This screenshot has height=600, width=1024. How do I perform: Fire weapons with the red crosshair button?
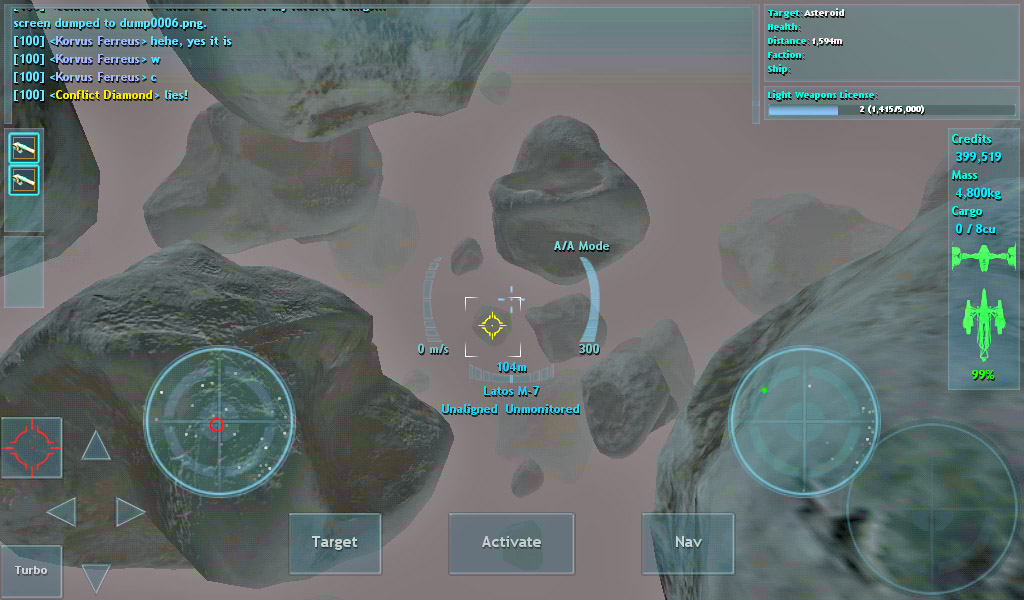31,447
